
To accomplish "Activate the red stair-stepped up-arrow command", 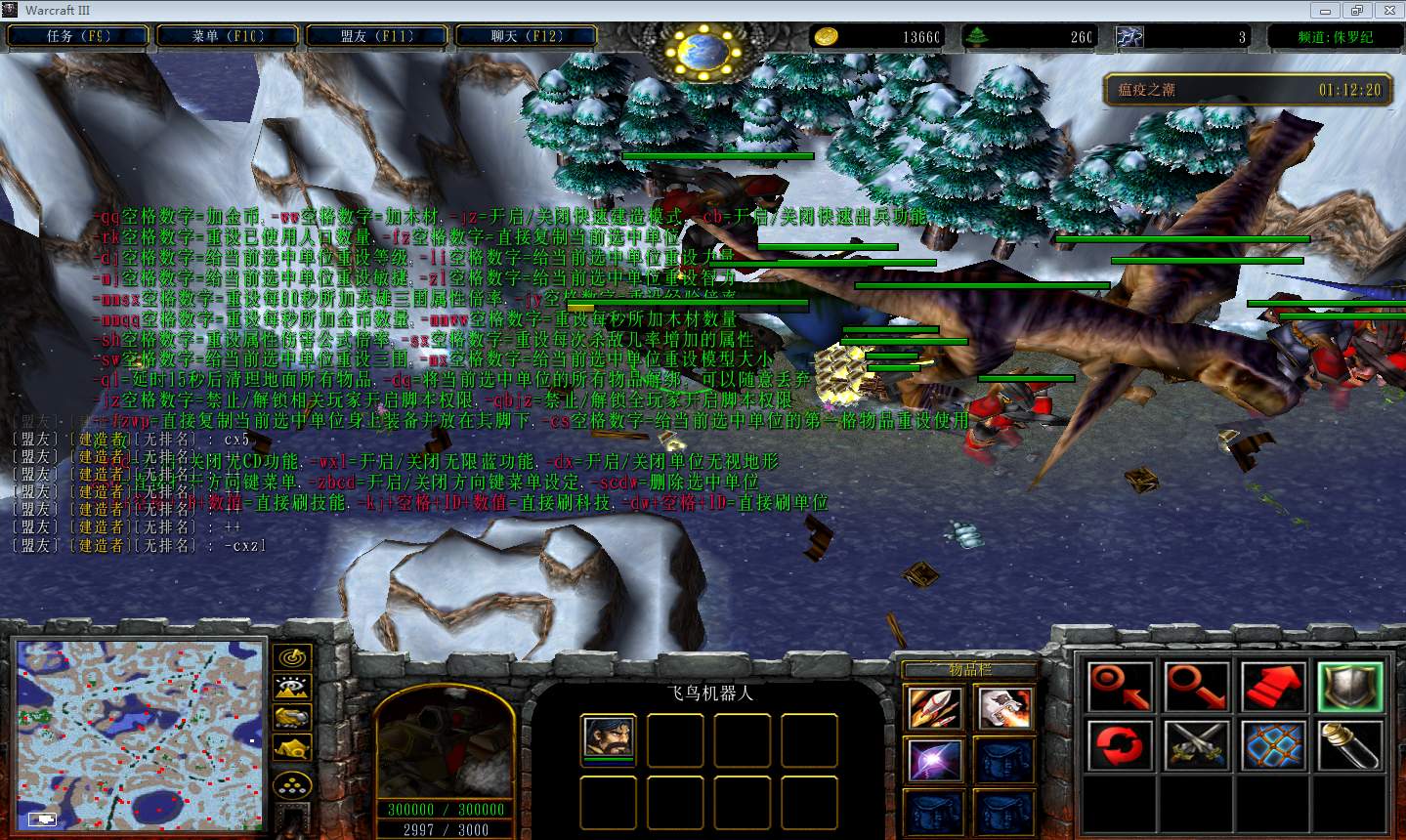I will 1274,687.
